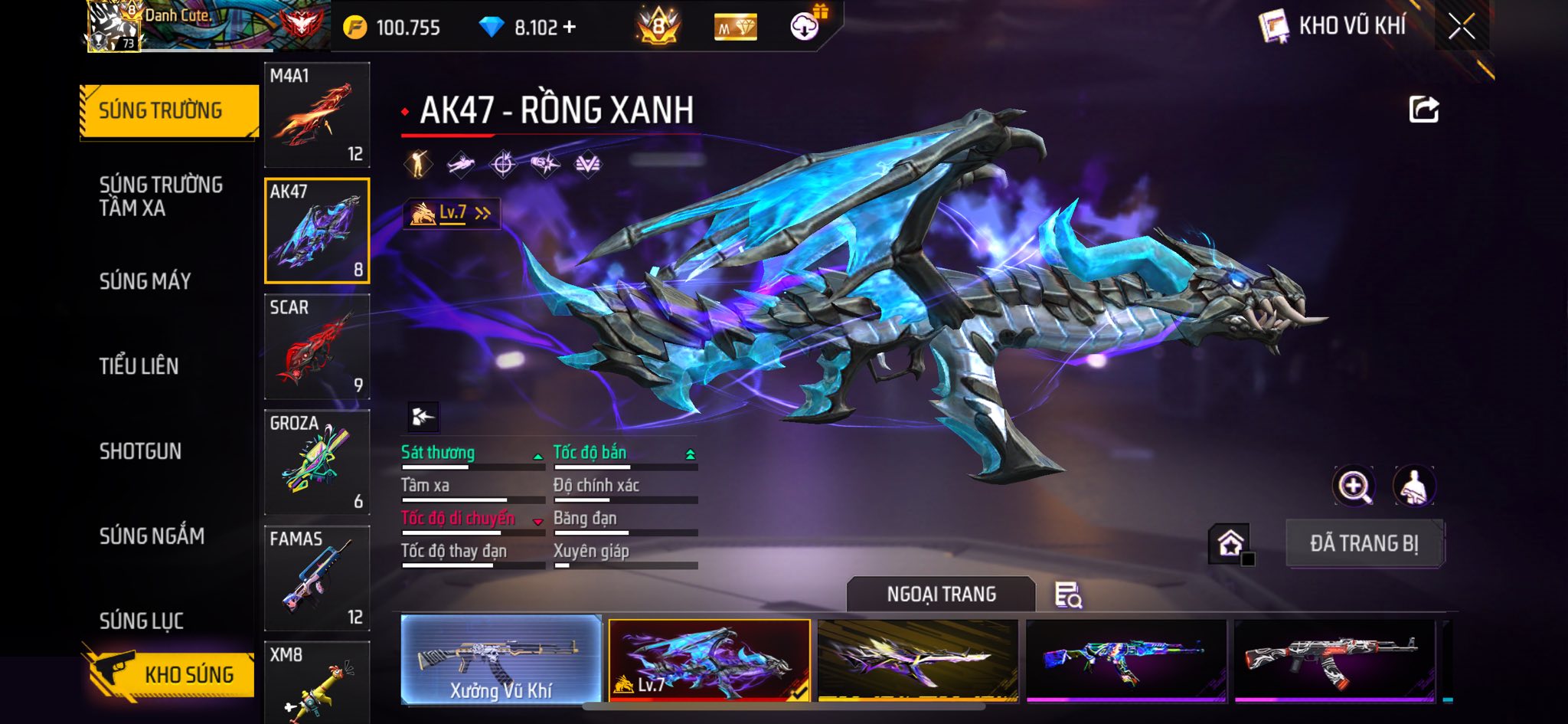Pick the FAMAS weapon tile
Screen dimensions: 1568x724
pyautogui.click(x=317, y=578)
